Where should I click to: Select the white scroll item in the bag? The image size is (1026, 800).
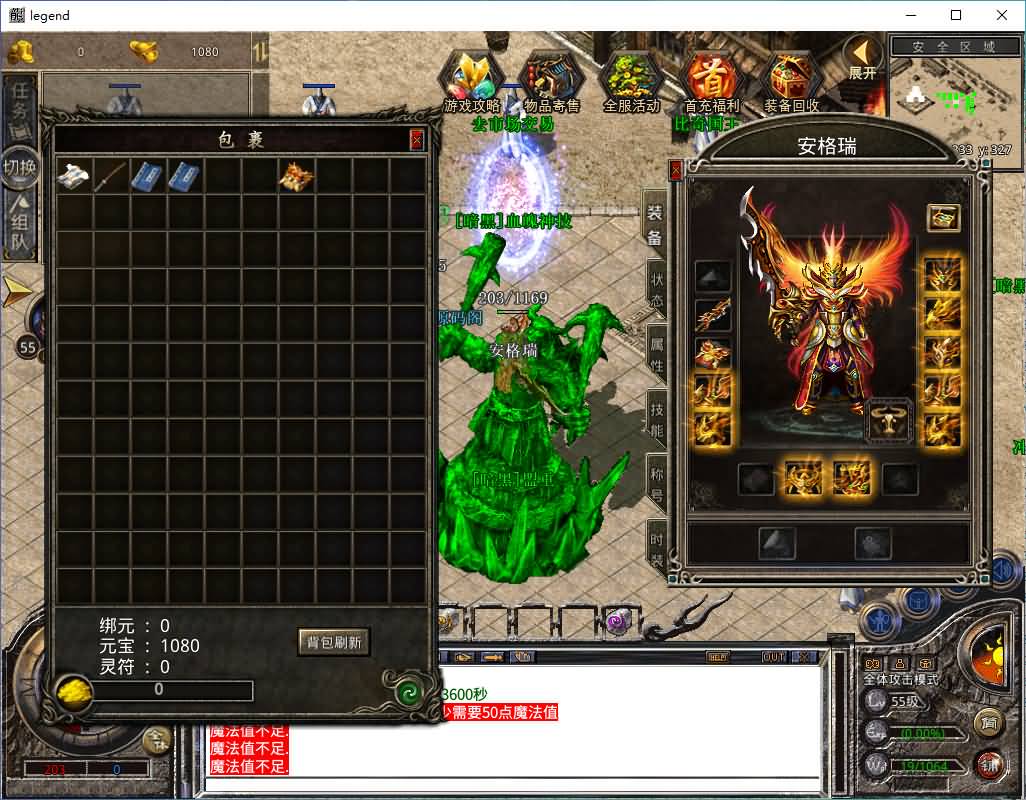(74, 176)
